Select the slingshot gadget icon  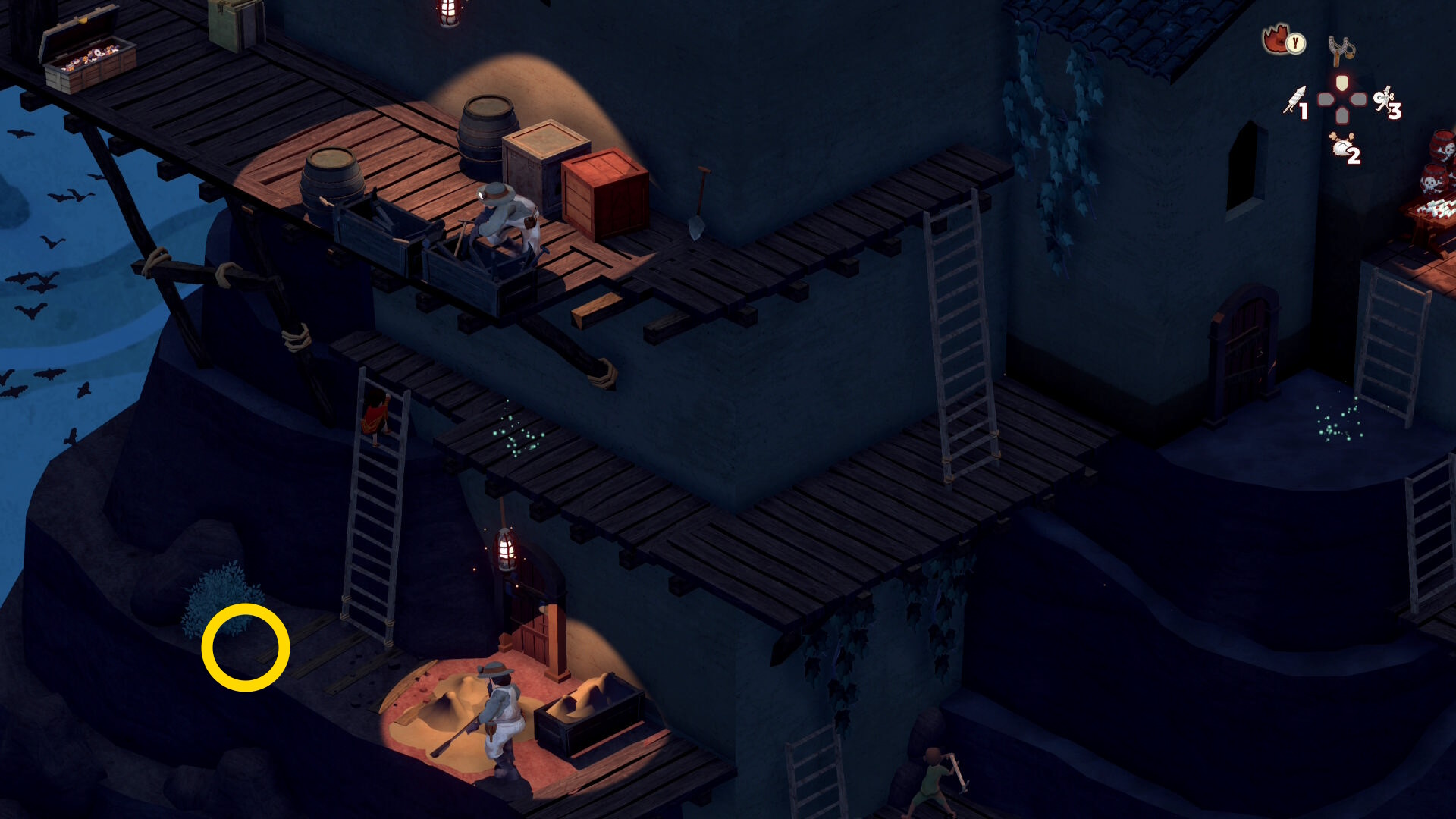pyautogui.click(x=1341, y=50)
